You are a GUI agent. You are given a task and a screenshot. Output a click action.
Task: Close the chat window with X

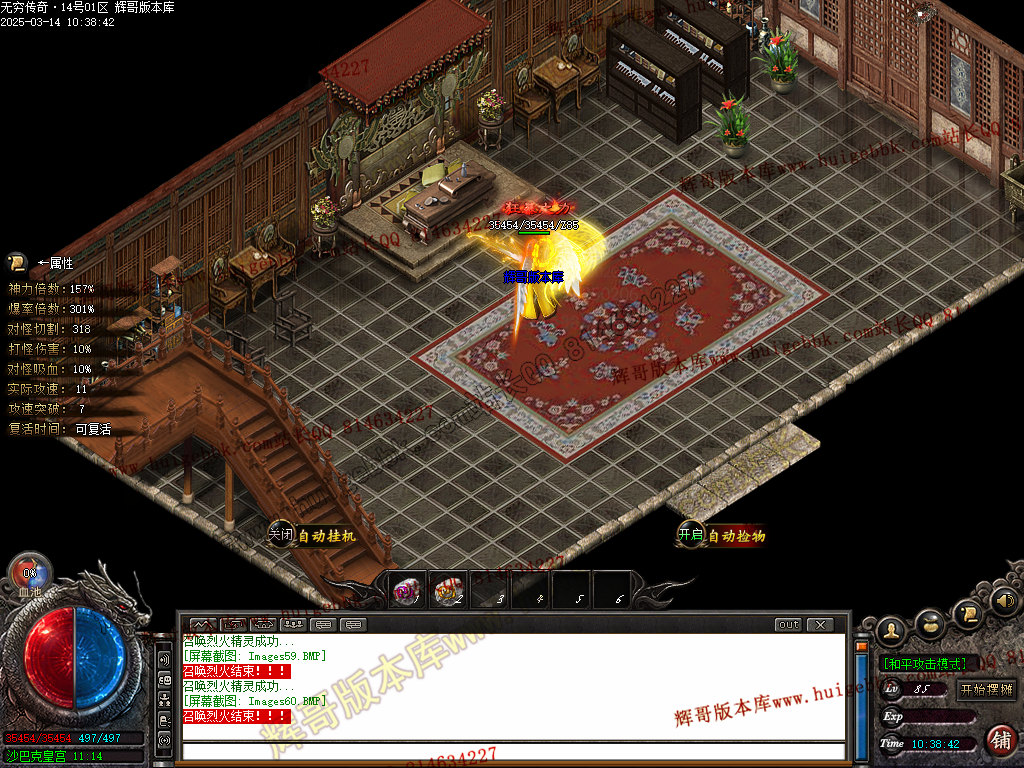point(820,625)
